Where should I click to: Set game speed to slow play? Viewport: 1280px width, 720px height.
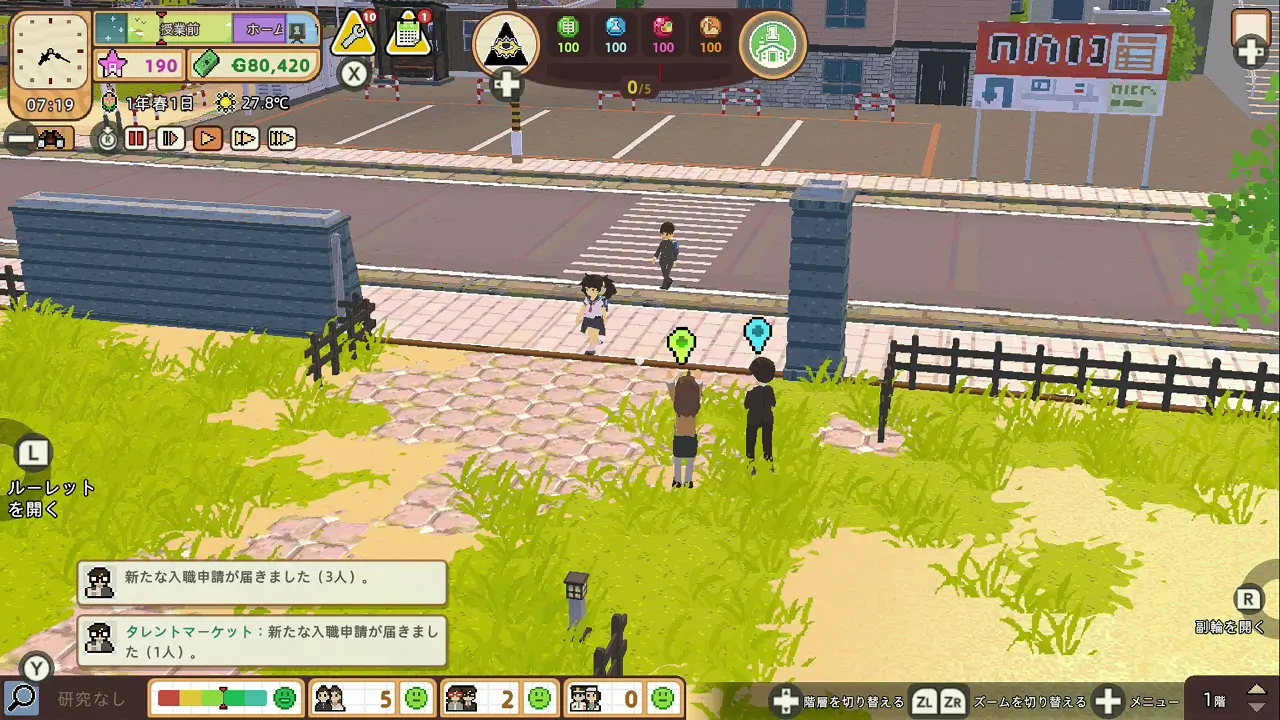click(x=171, y=139)
